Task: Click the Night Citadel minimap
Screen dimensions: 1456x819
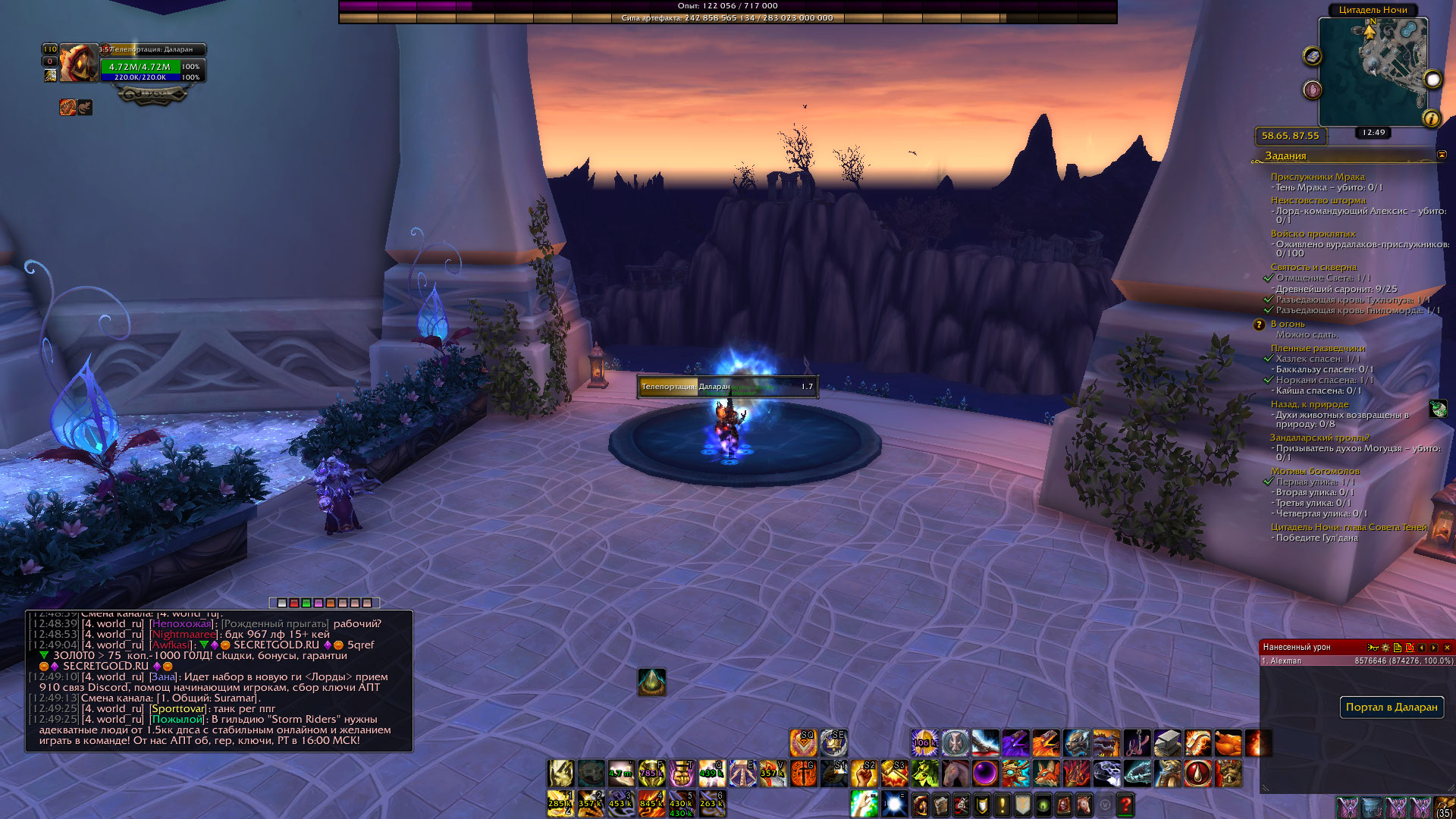Action: tap(1373, 71)
